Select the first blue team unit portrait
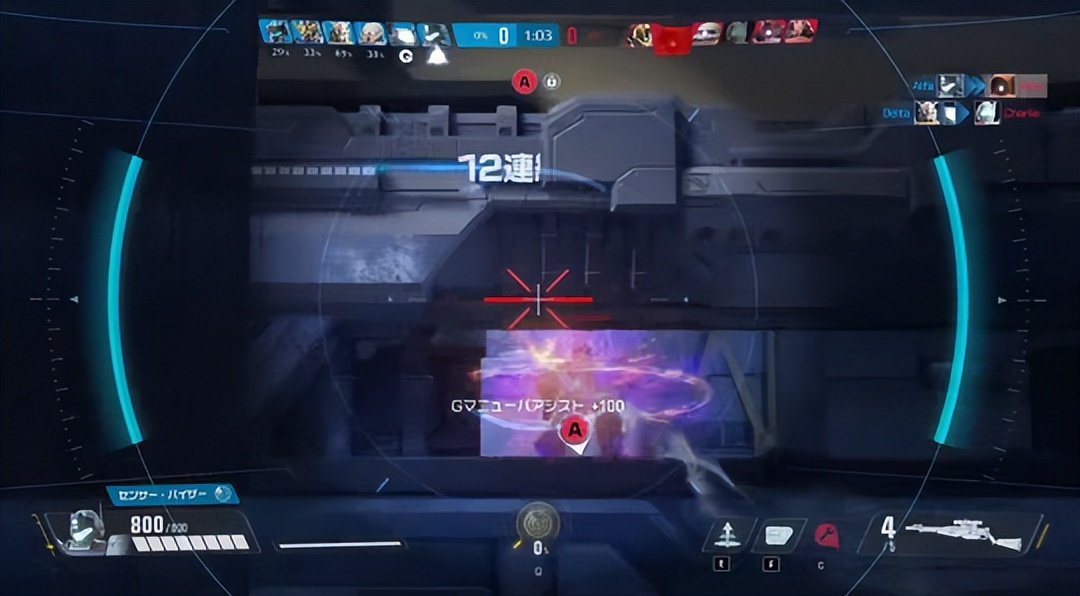 click(x=275, y=33)
